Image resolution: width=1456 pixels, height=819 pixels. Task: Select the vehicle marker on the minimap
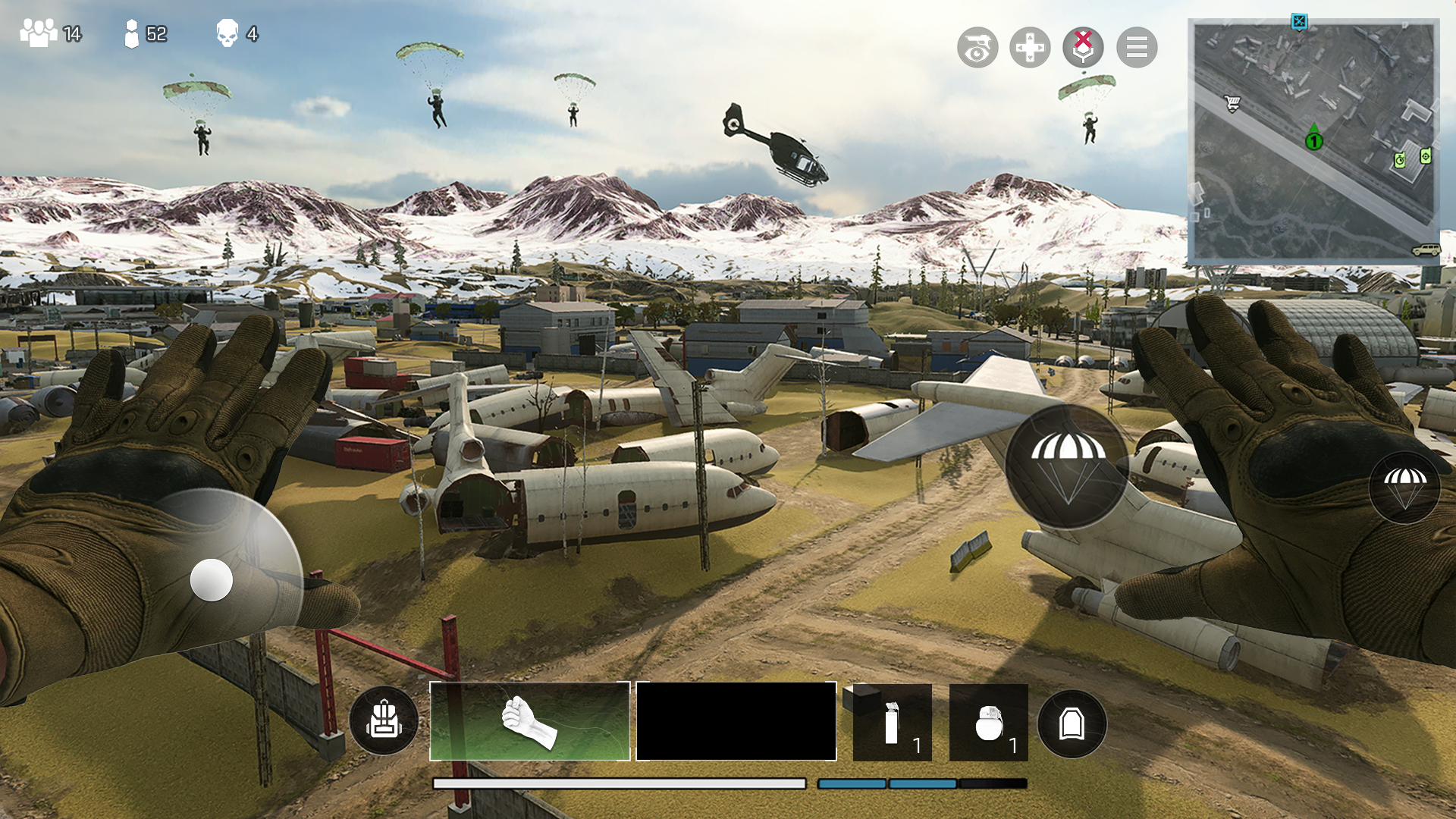(x=1426, y=249)
